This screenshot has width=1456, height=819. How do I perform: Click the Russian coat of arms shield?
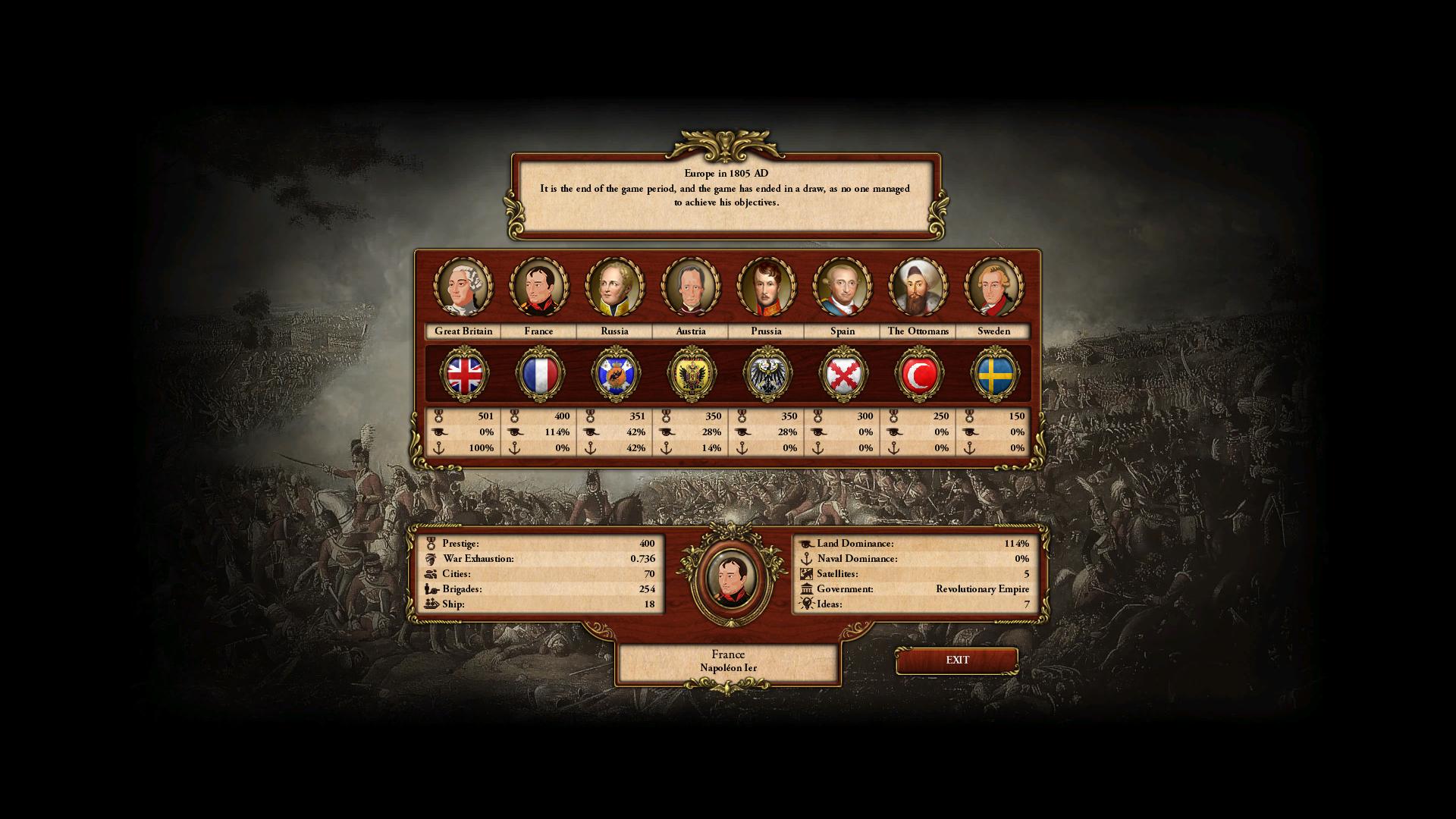tap(616, 374)
